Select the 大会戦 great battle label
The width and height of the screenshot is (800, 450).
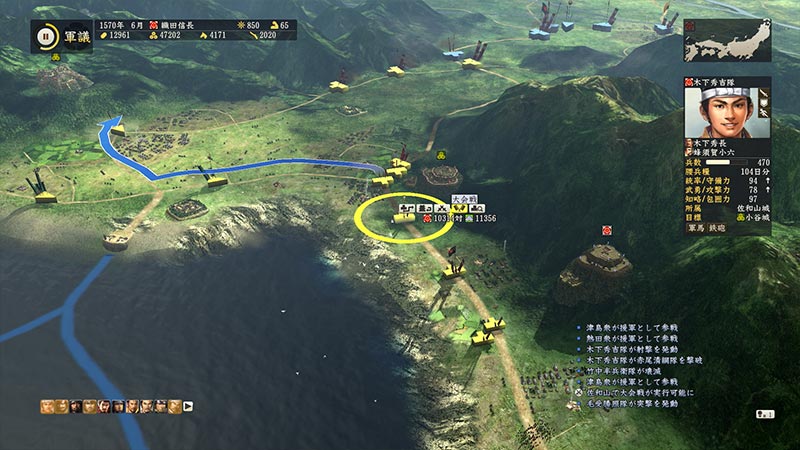463,200
